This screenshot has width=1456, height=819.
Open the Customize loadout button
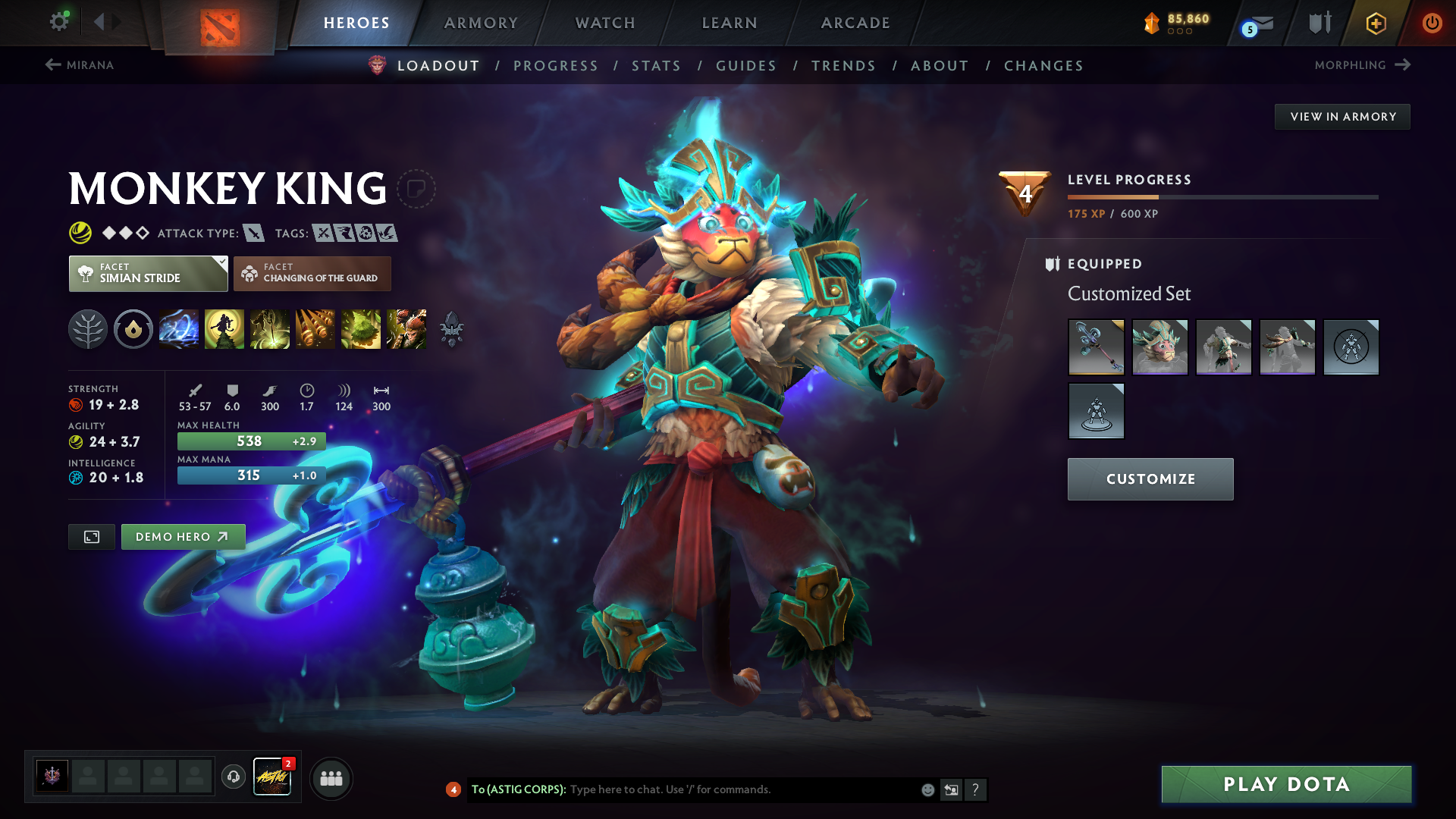1150,479
